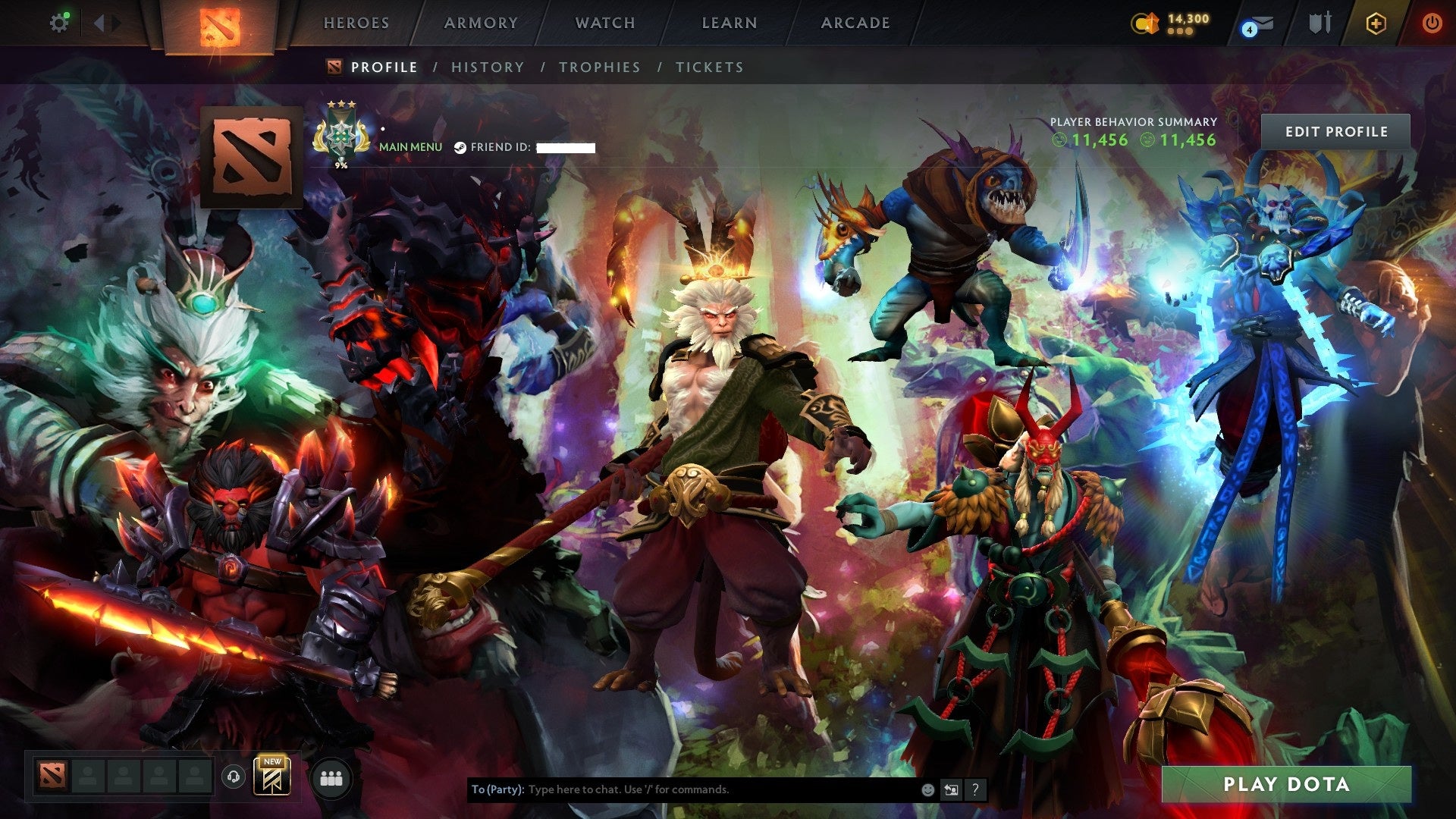This screenshot has height=819, width=1456.
Task: Toggle the screenshot sharing icon in chat bar
Action: (950, 789)
